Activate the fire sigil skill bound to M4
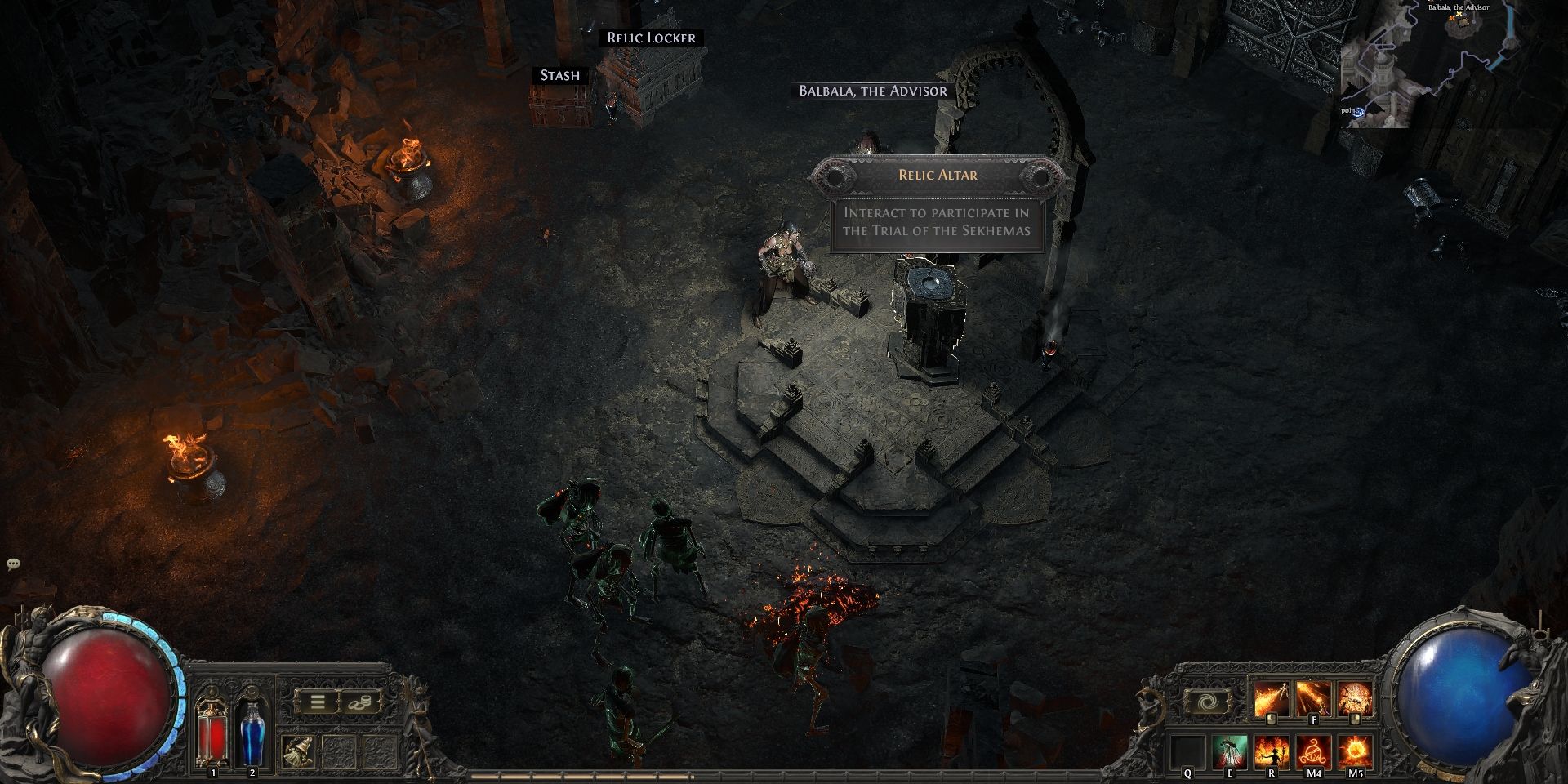 [1313, 751]
